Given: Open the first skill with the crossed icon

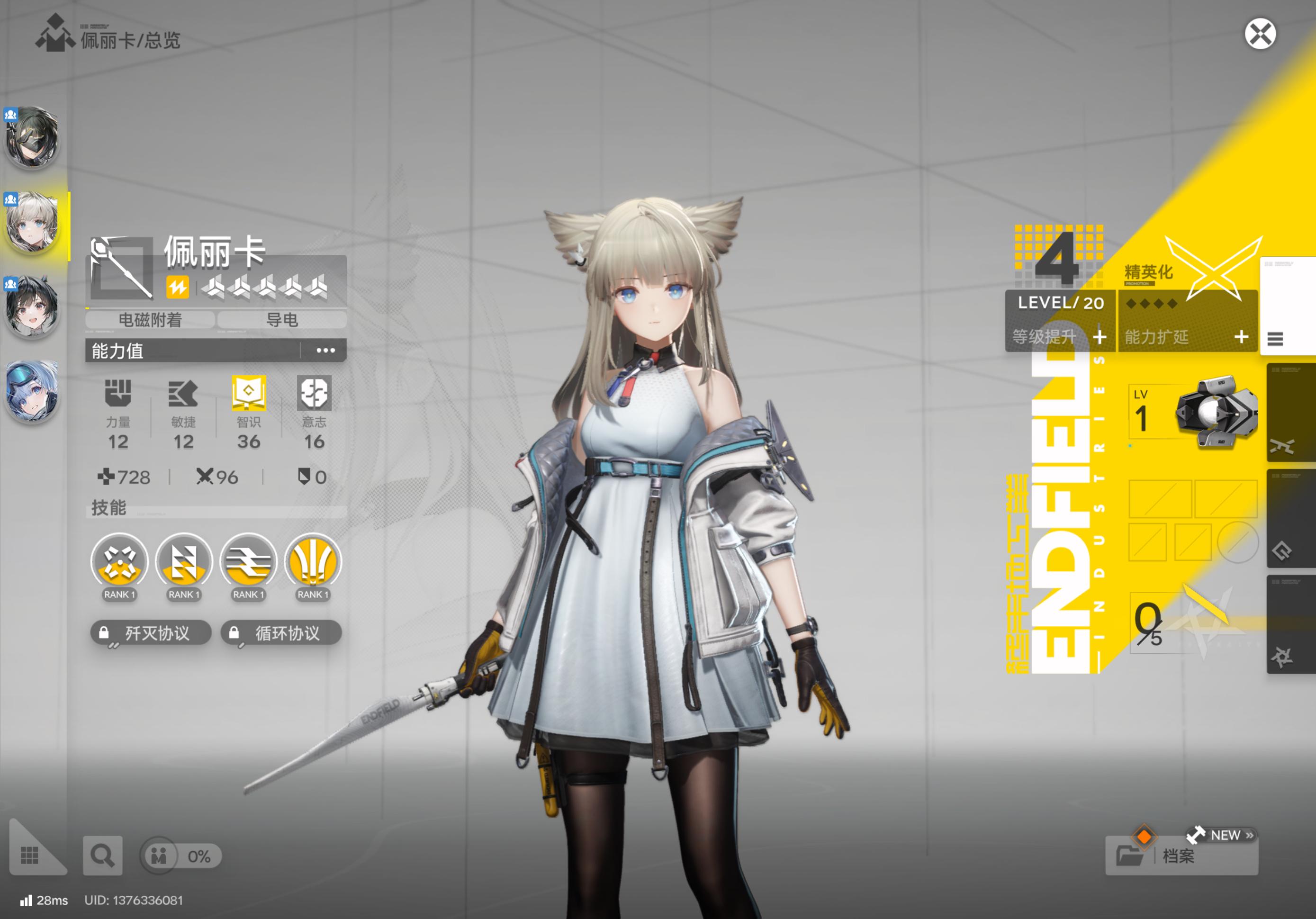Looking at the screenshot, I should (119, 562).
